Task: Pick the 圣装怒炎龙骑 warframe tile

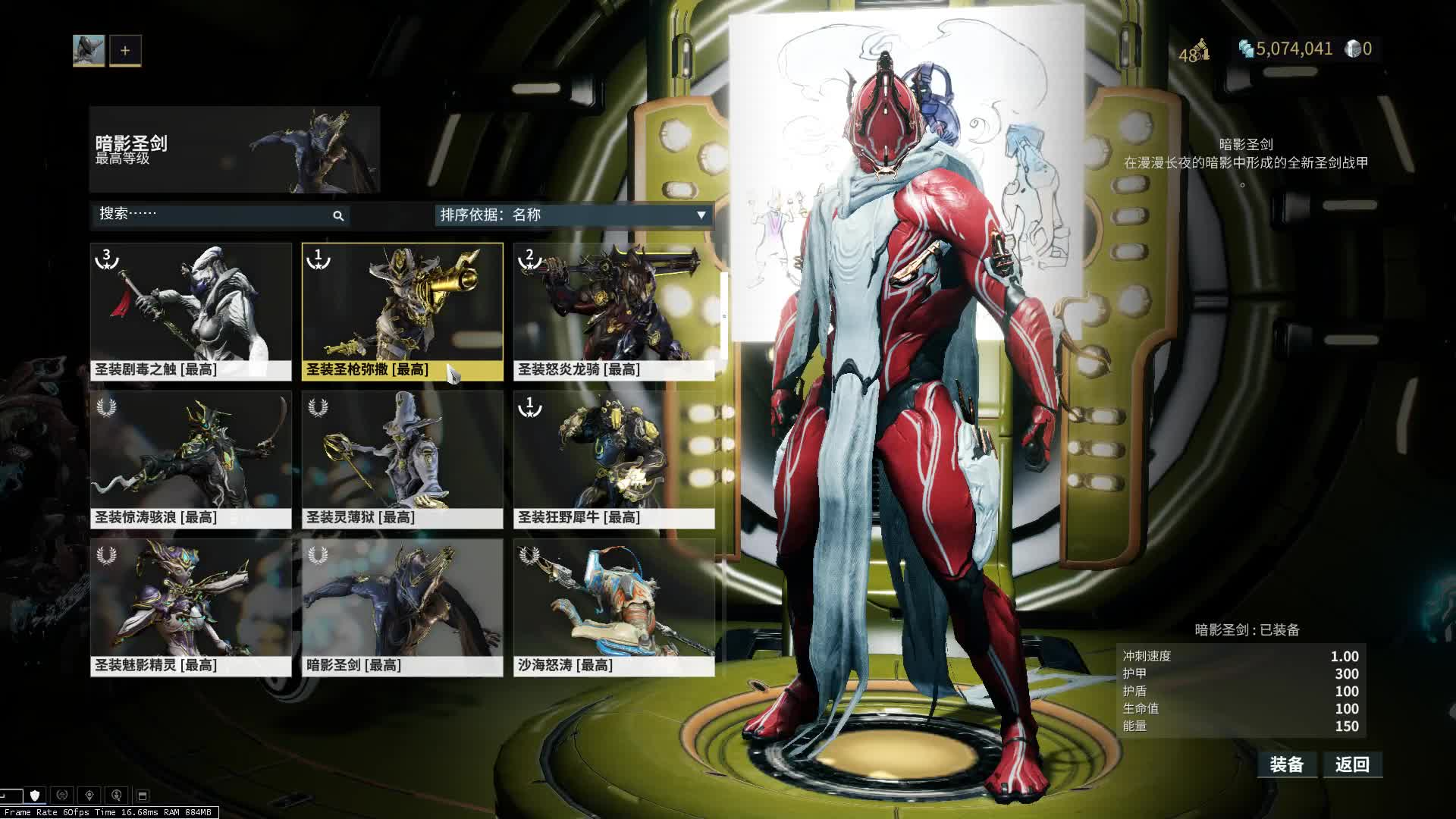Action: [x=613, y=311]
